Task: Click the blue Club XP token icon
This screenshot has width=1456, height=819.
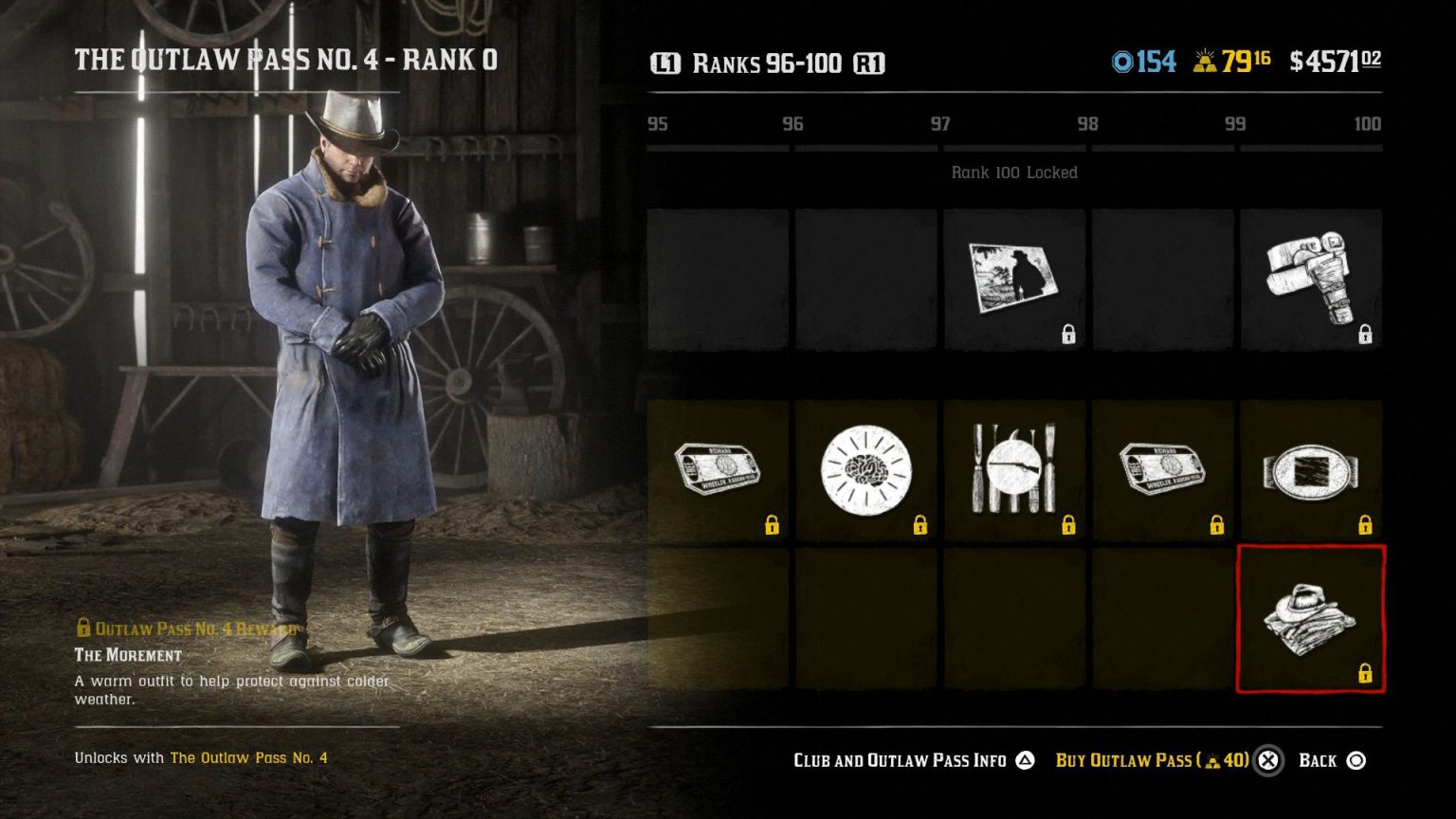Action: point(1123,61)
